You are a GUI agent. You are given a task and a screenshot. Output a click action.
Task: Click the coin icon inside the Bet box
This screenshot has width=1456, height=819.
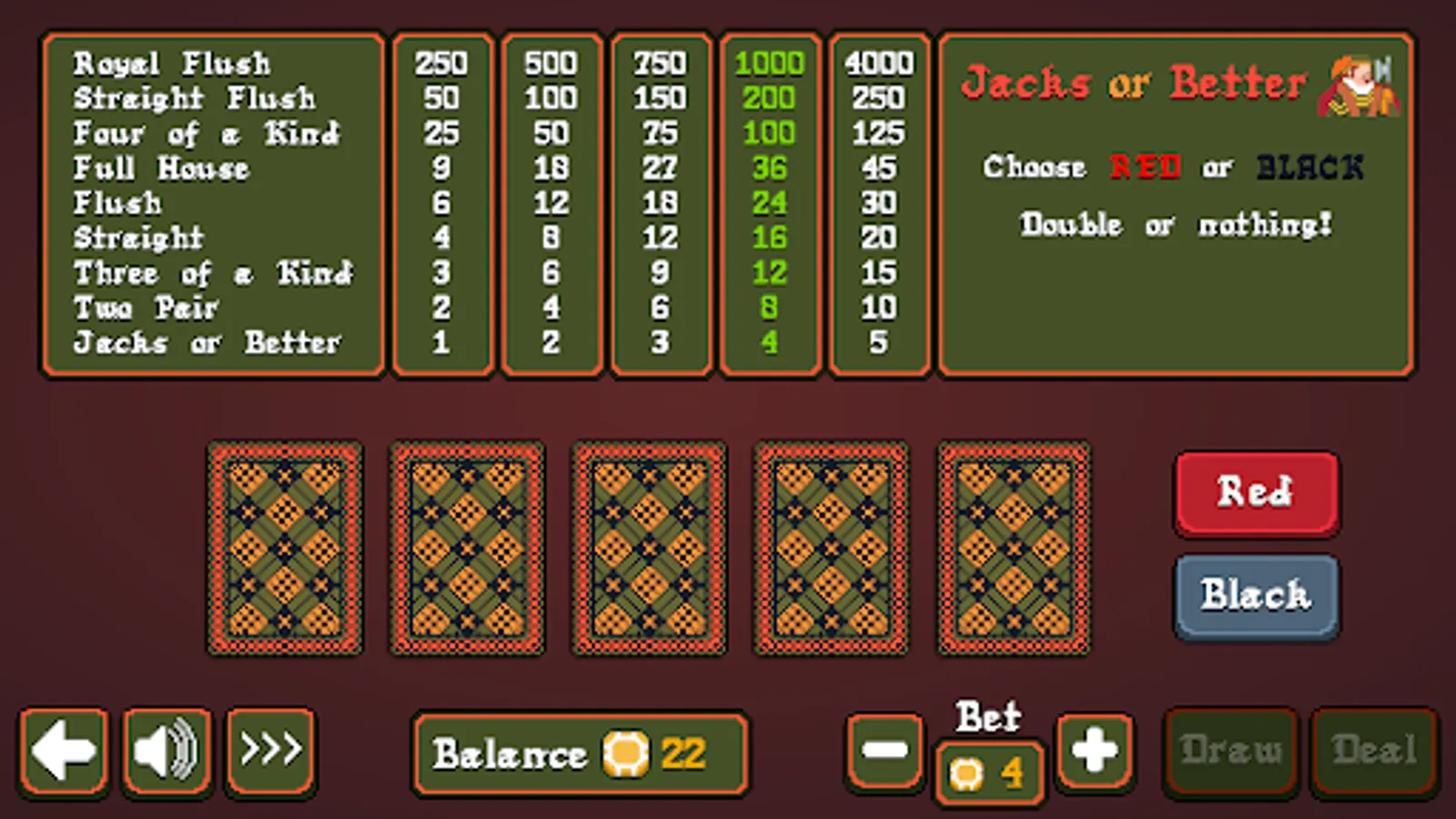coord(966,774)
